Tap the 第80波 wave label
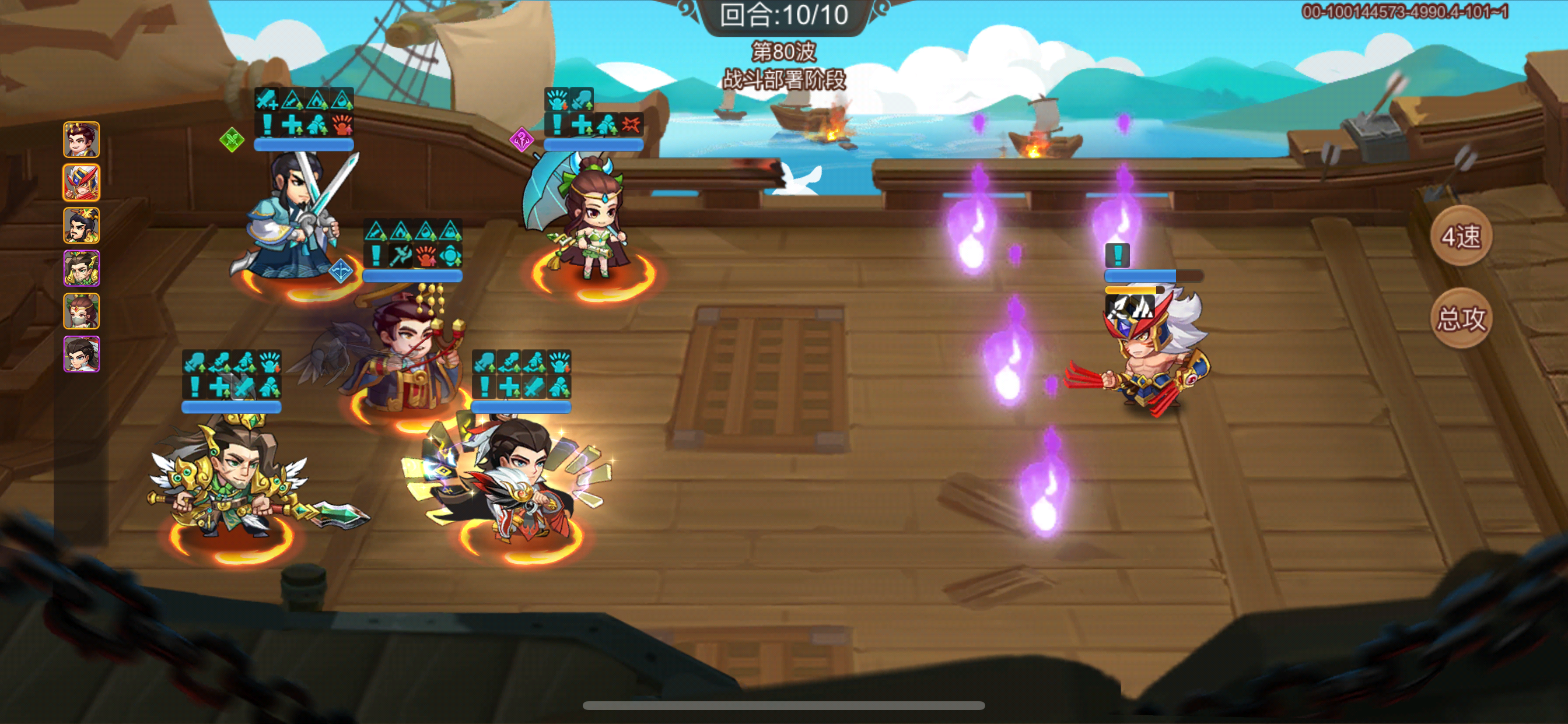The image size is (1568, 724). pyautogui.click(x=784, y=52)
